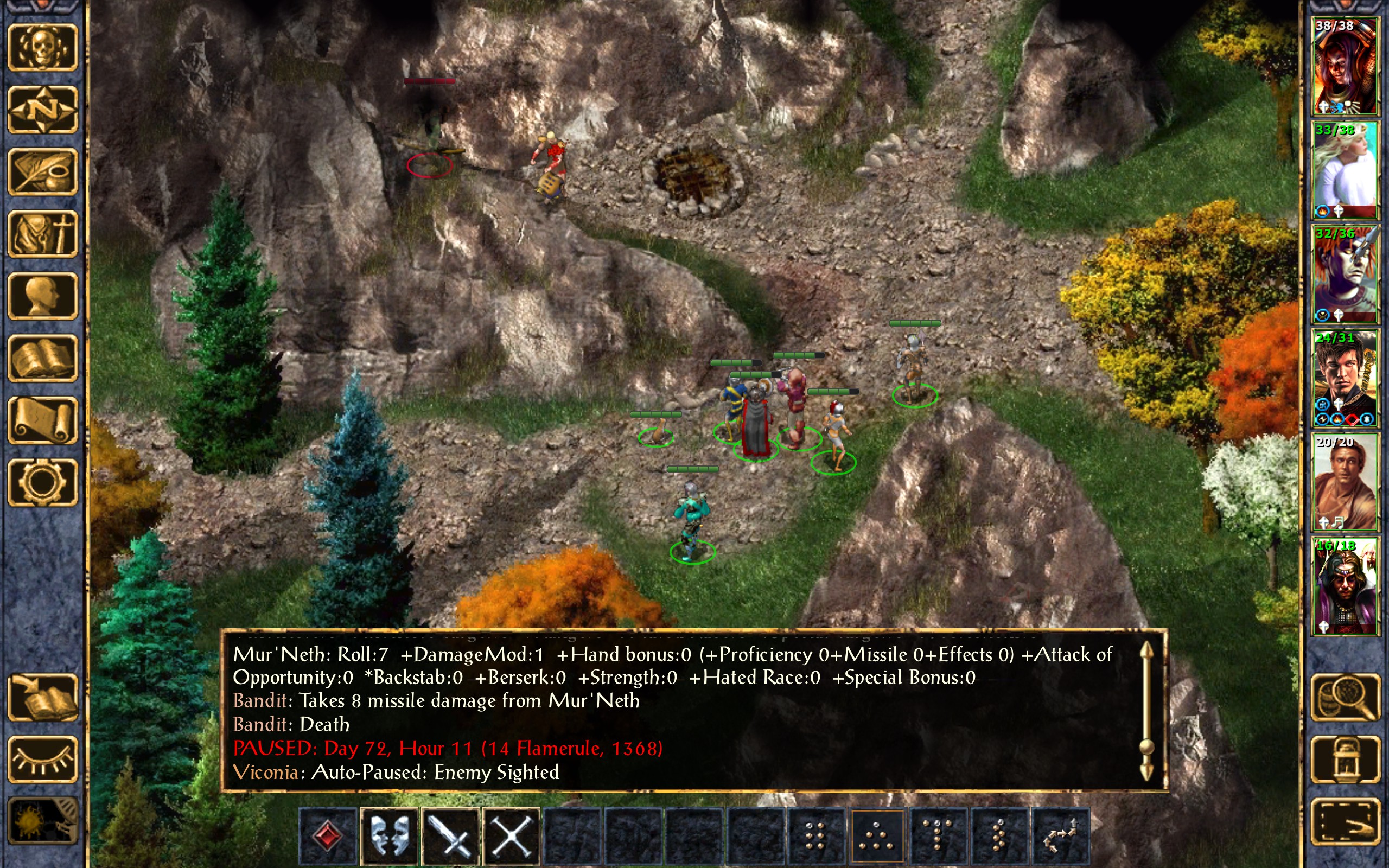This screenshot has width=1389, height=868.
Task: Select the top red-haired character portrait
Action: [1345, 66]
